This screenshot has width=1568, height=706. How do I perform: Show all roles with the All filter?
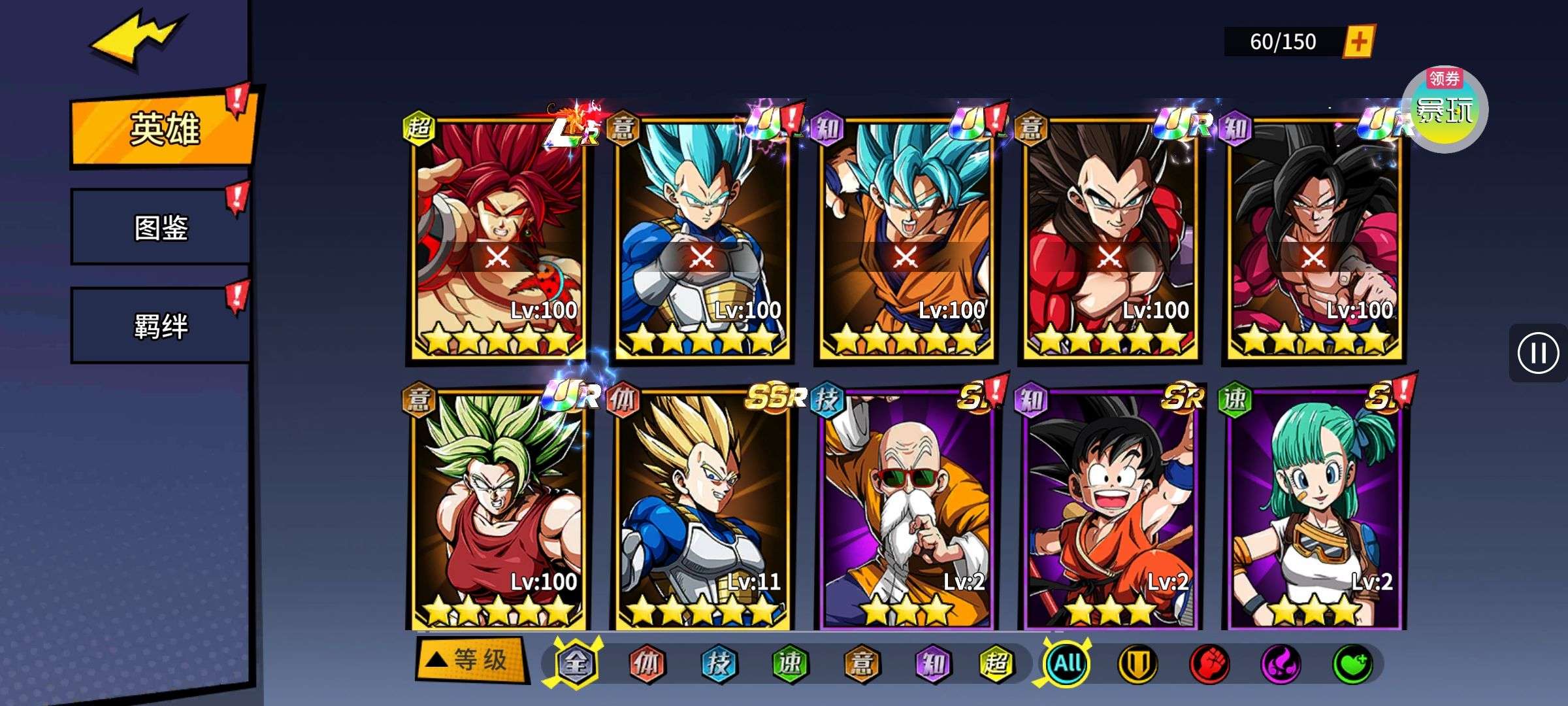coord(1068,664)
